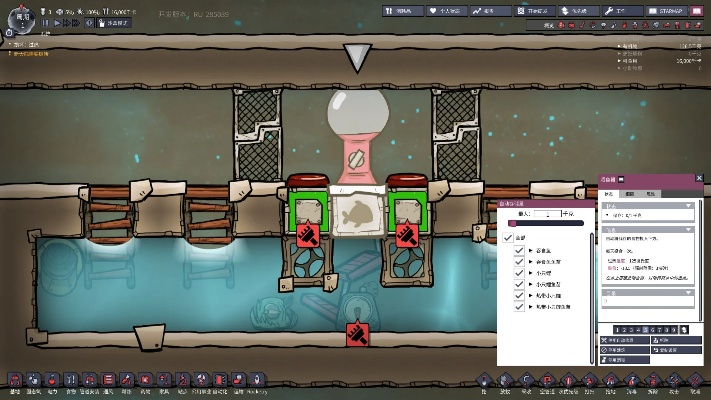Switch to the middle details tab
711x400 pixels.
(629, 191)
